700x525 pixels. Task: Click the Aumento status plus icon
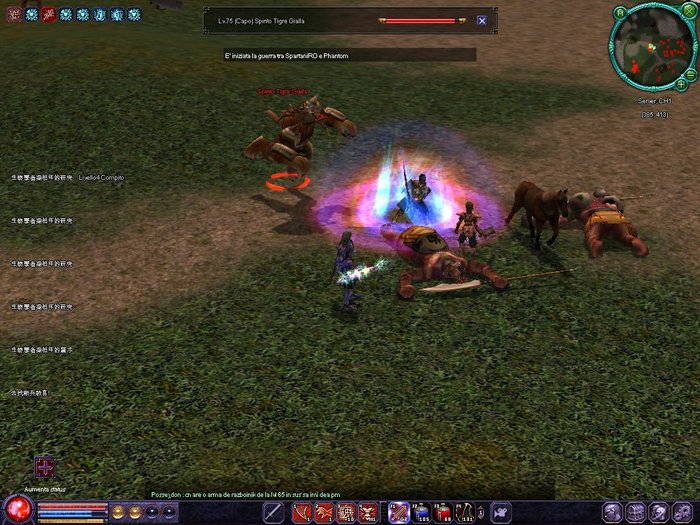coord(45,467)
